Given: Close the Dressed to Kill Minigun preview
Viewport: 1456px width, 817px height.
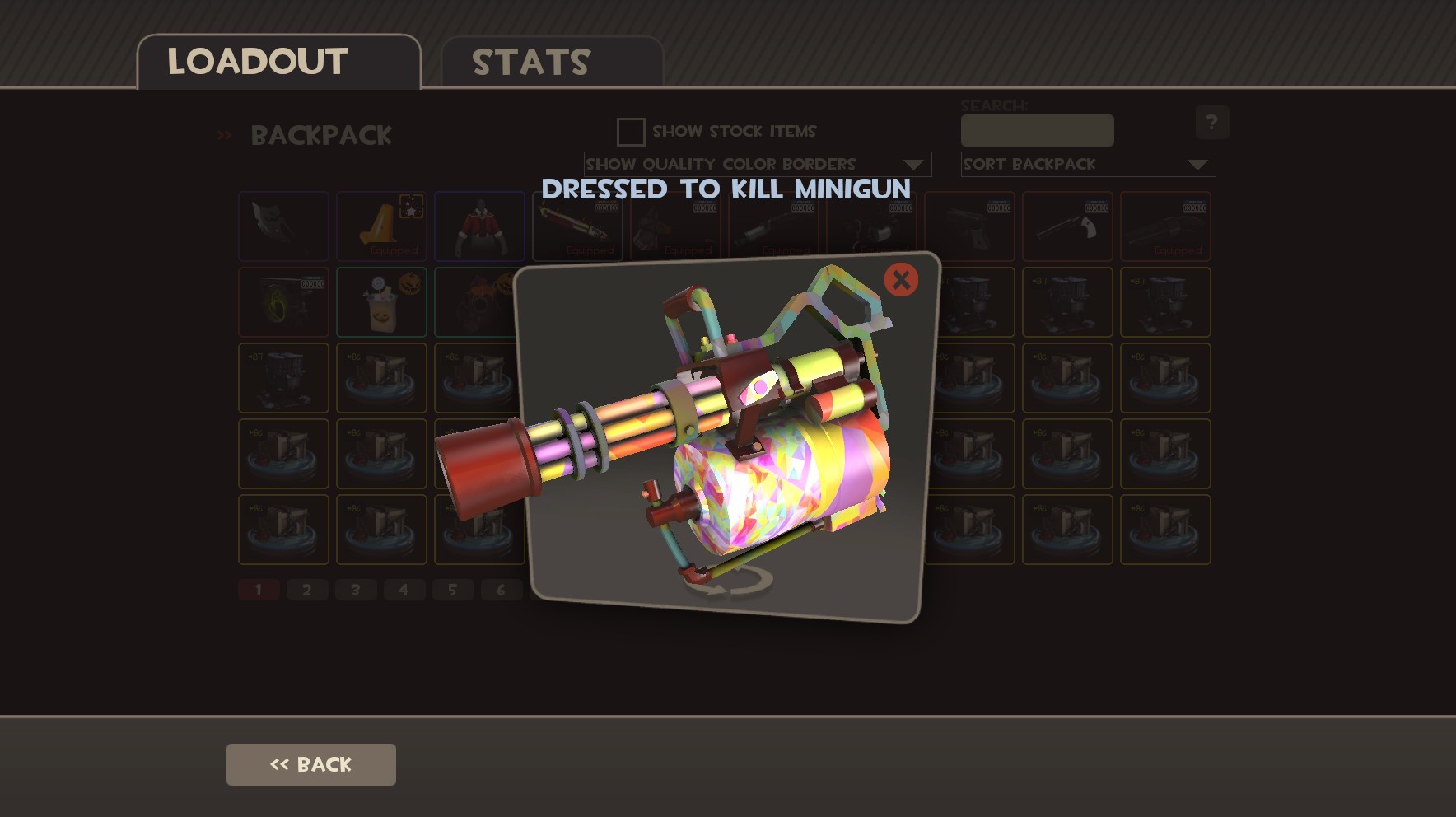Looking at the screenshot, I should click(899, 280).
